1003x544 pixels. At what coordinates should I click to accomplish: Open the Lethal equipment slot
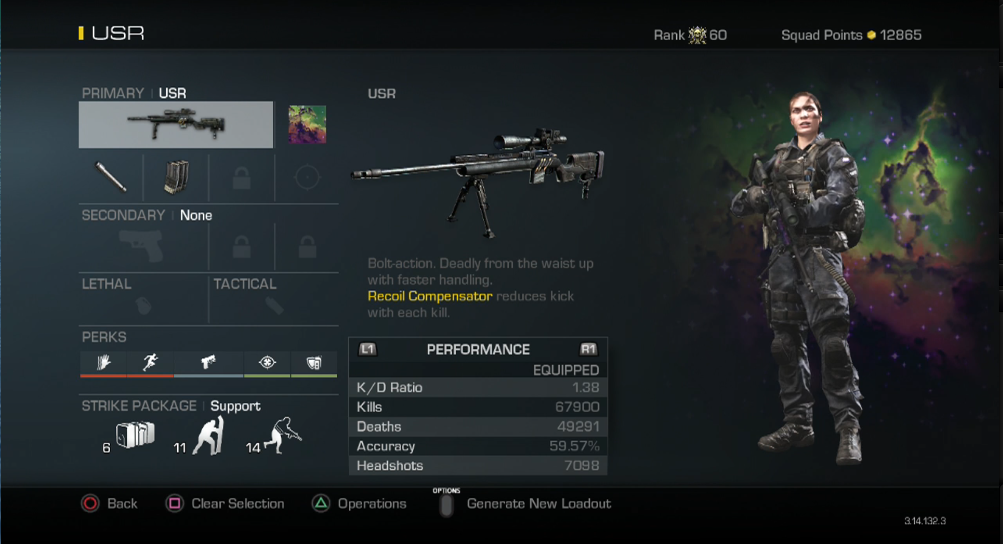[x=144, y=297]
